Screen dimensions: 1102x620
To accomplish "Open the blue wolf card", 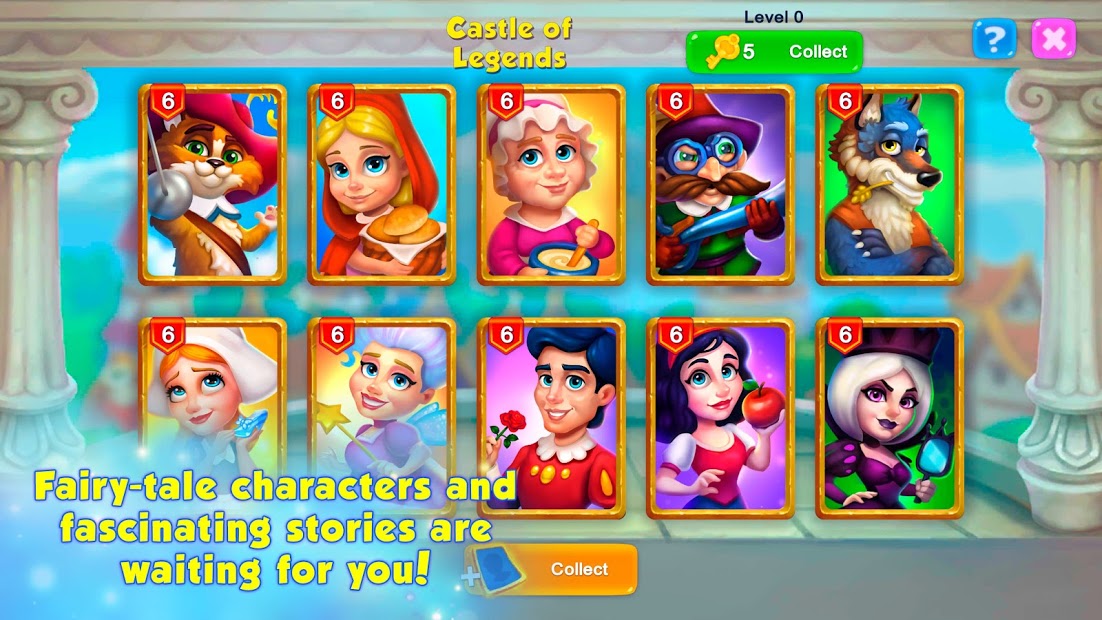I will (890, 185).
